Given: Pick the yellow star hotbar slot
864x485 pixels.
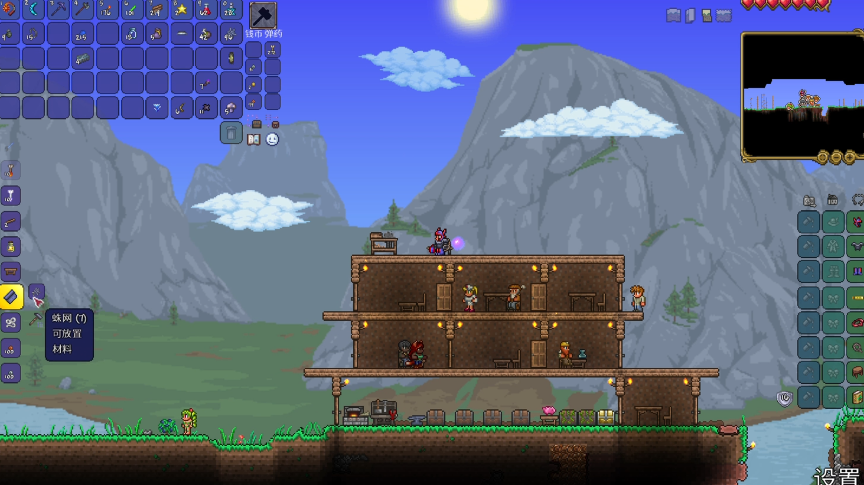Looking at the screenshot, I should click(x=182, y=9).
